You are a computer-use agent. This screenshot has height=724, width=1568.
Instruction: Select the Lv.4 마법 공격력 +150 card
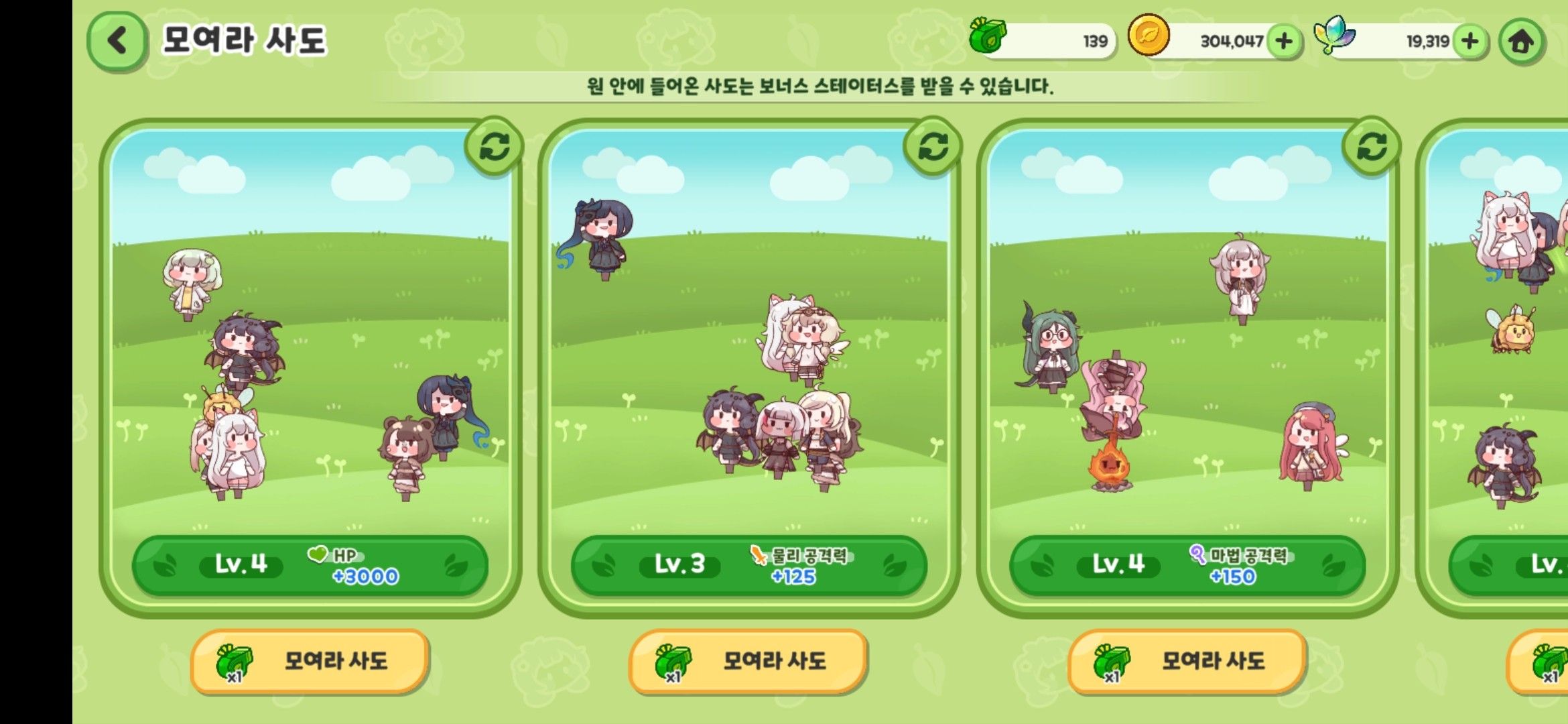click(x=1187, y=369)
